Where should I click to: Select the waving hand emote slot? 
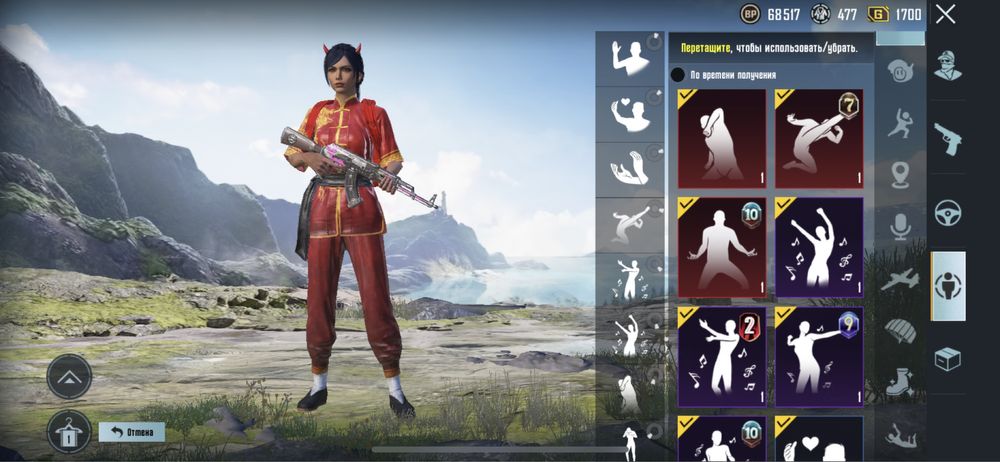[630, 57]
